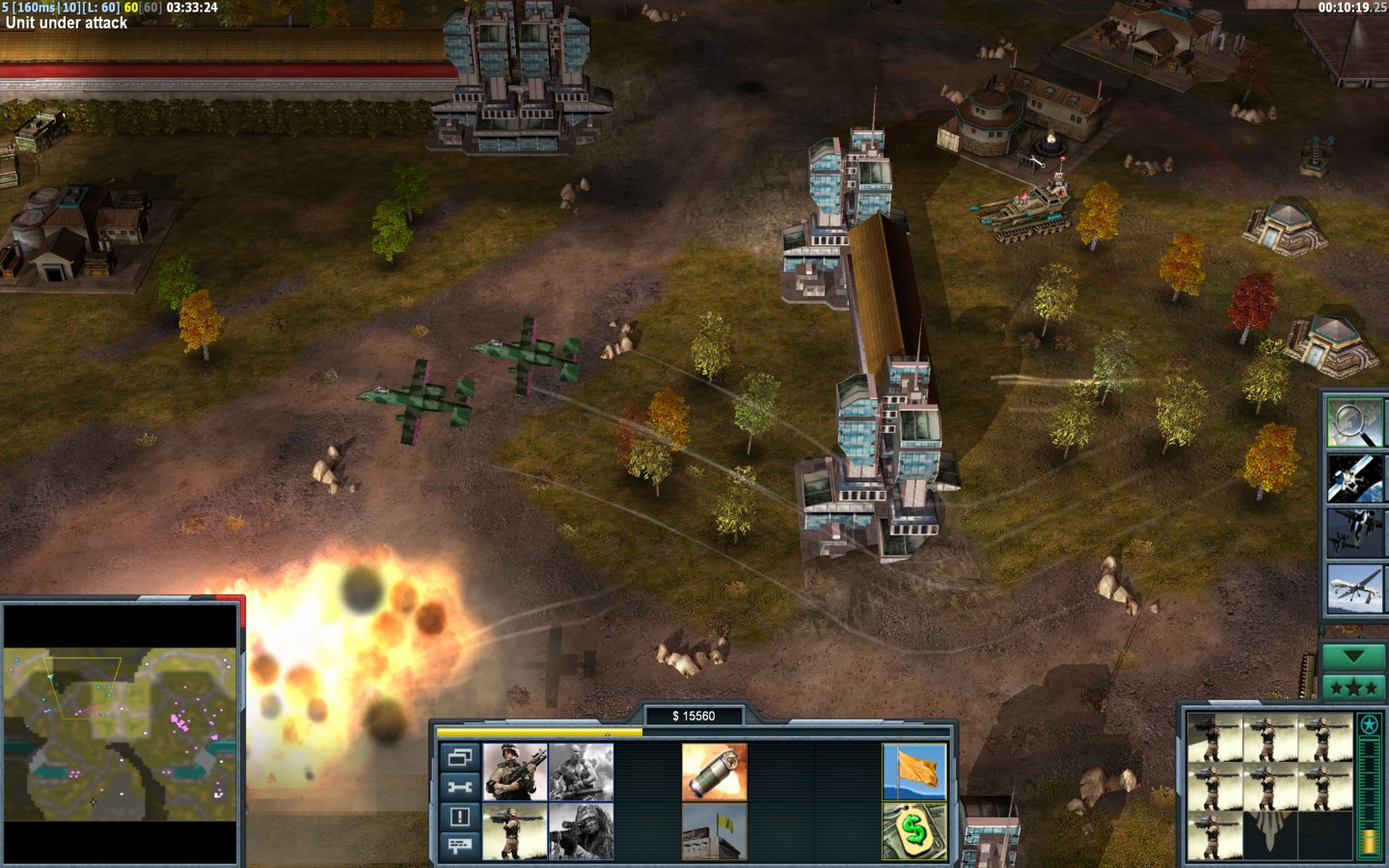Choose the bald minigun soldier portrait
Viewport: 1389px width, 868px height.
tap(581, 772)
